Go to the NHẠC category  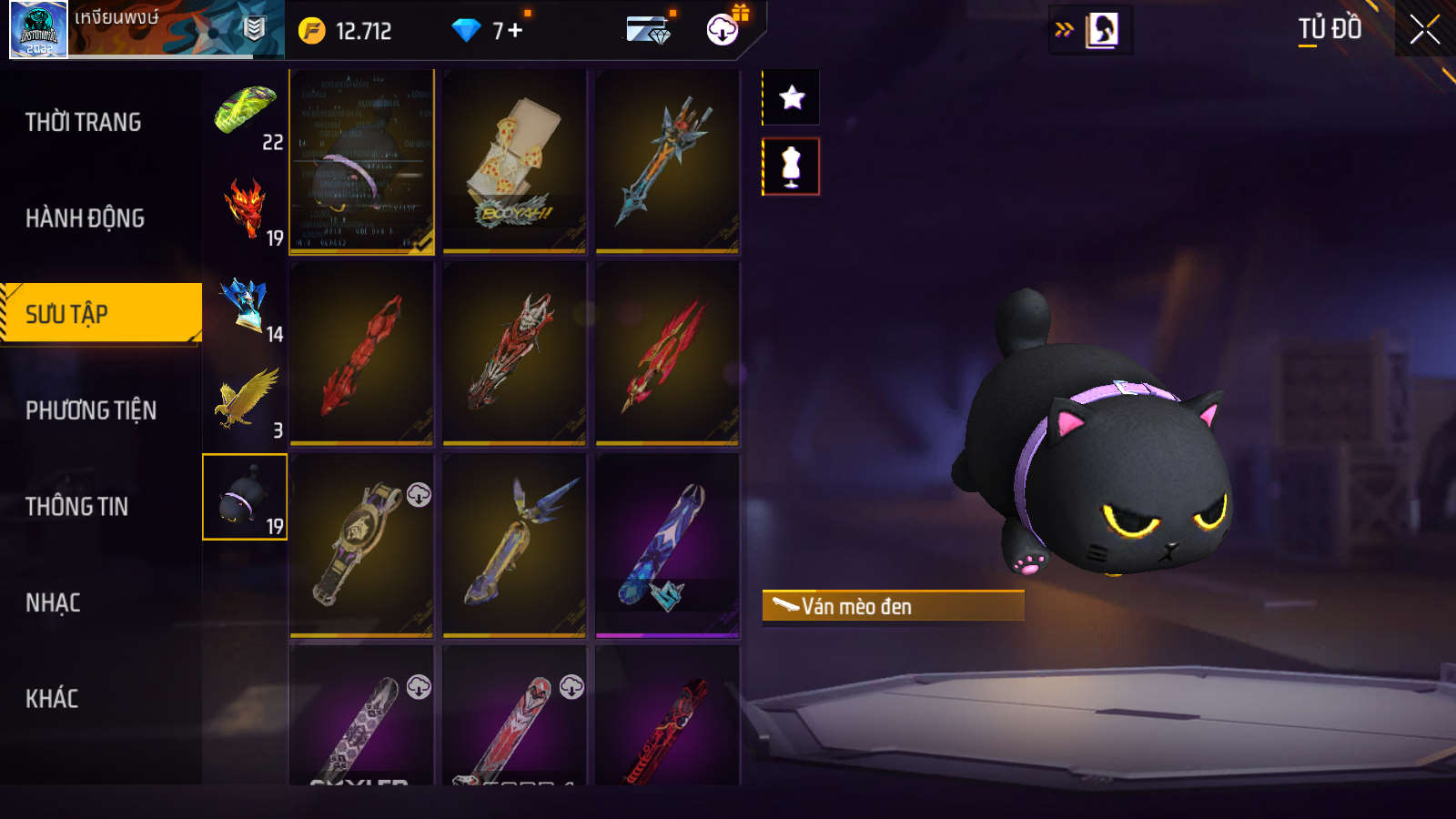coord(53,603)
